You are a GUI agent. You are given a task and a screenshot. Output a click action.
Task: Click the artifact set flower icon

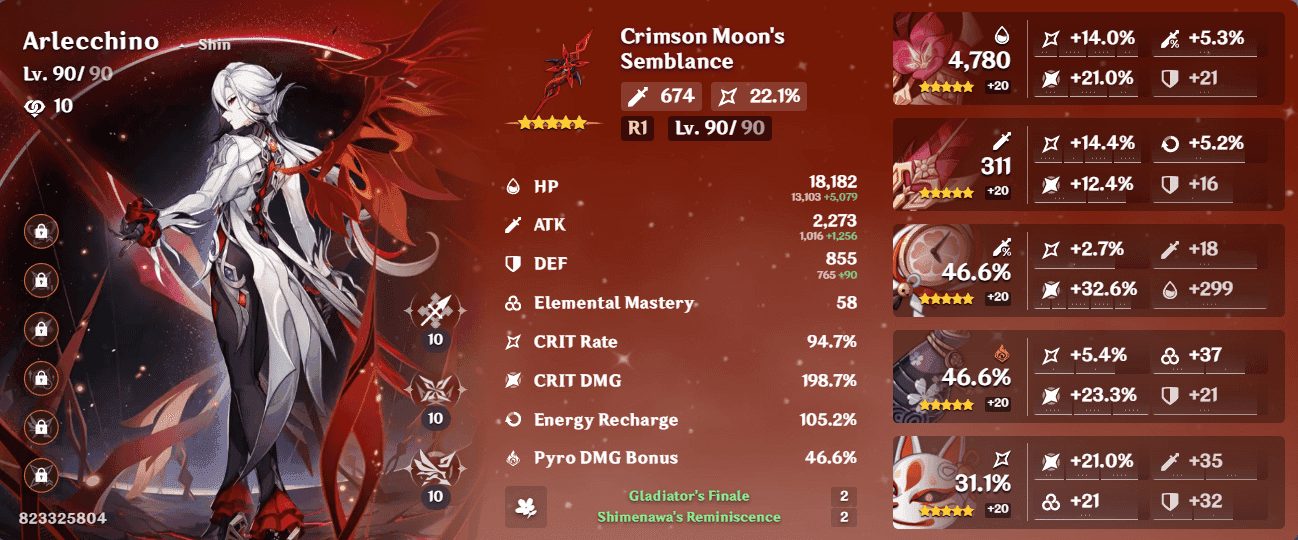point(526,506)
